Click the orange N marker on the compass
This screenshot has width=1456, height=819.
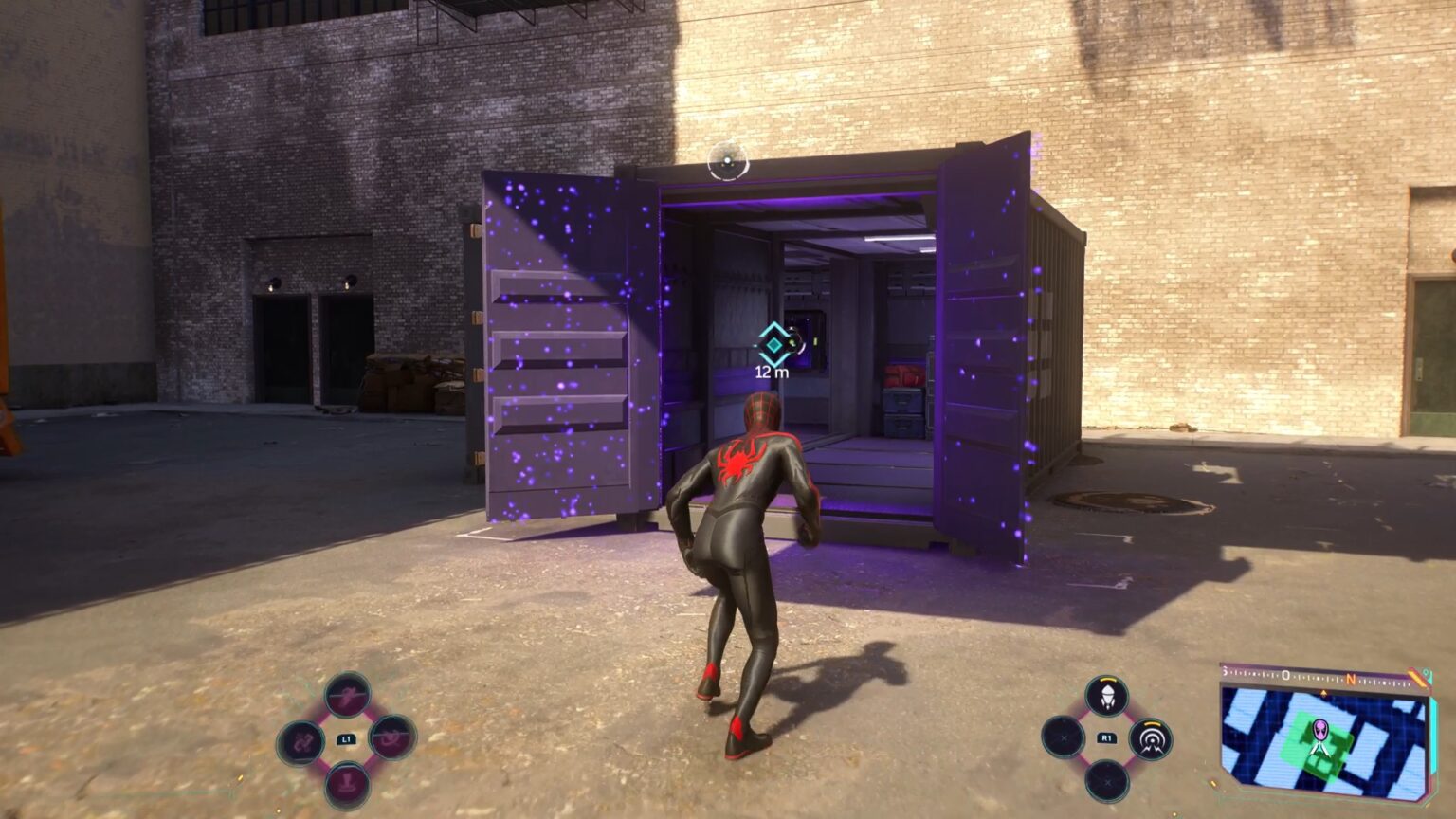(x=1350, y=680)
